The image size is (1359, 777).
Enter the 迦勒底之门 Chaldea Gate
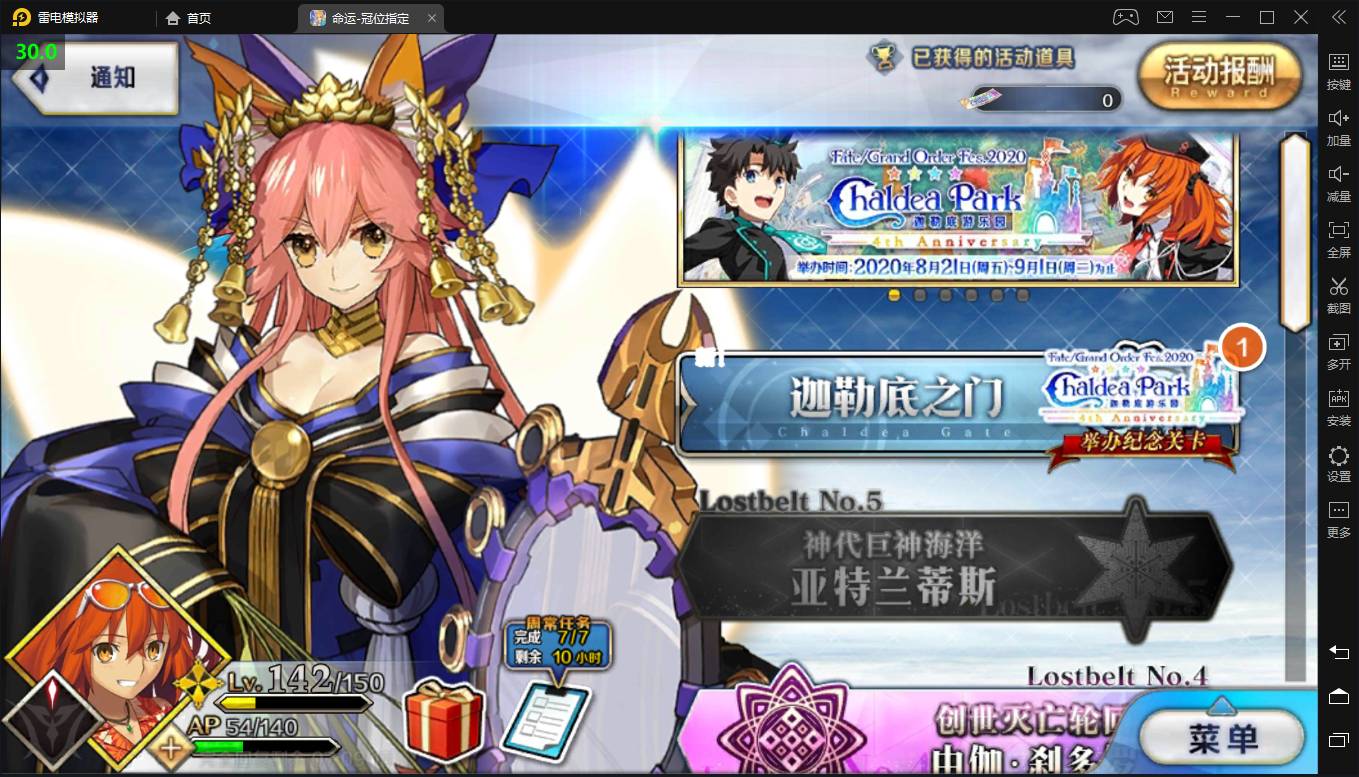click(x=900, y=401)
